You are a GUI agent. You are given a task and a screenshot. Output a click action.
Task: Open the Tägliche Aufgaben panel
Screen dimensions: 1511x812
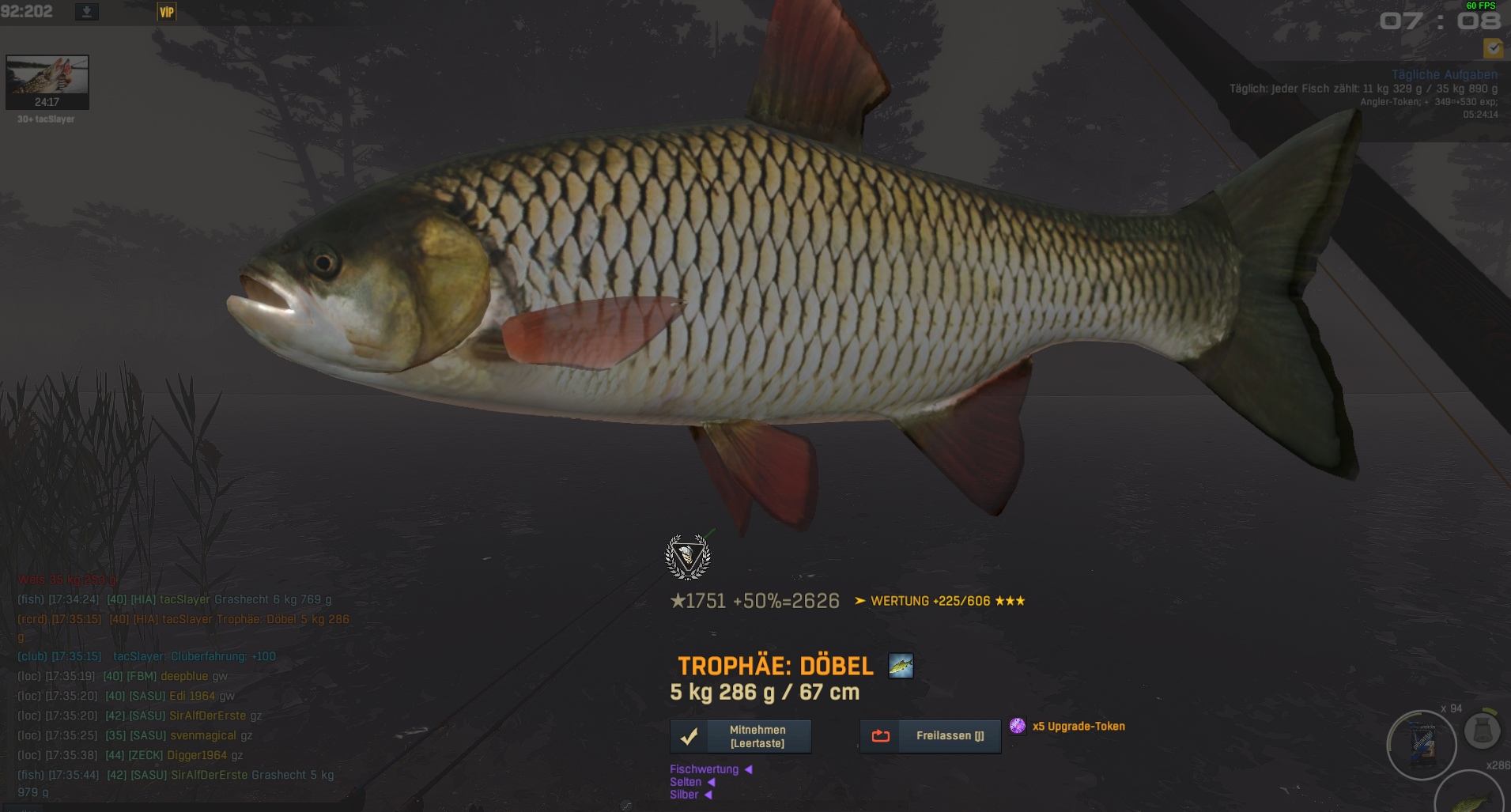pyautogui.click(x=1444, y=74)
